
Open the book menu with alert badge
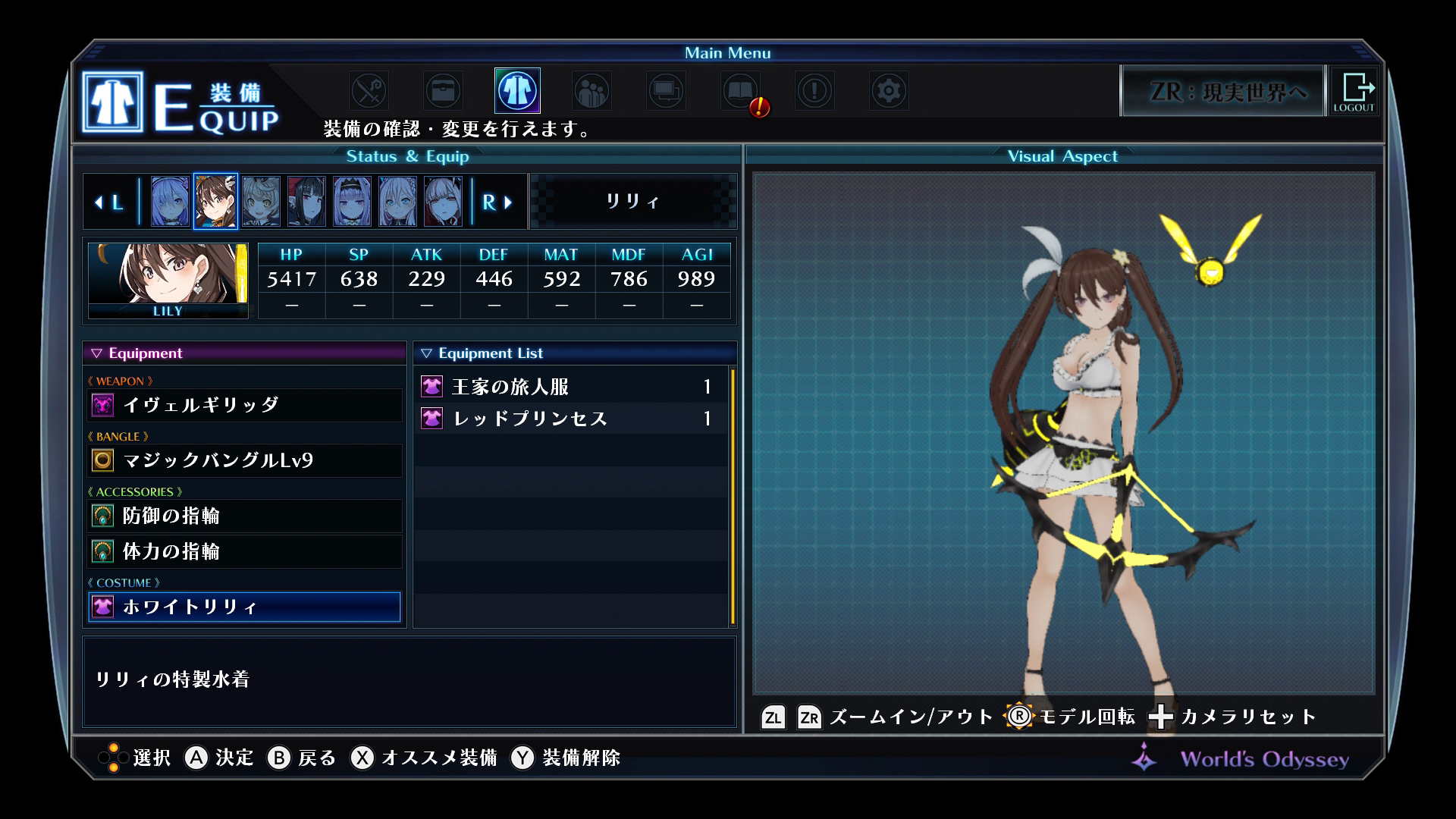tap(741, 91)
